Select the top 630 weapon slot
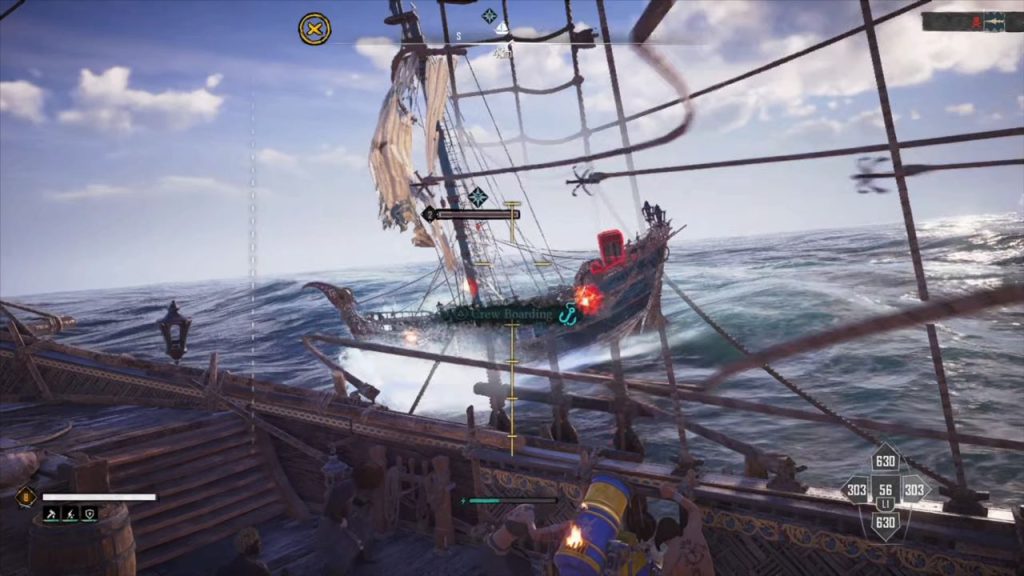 pyautogui.click(x=885, y=461)
